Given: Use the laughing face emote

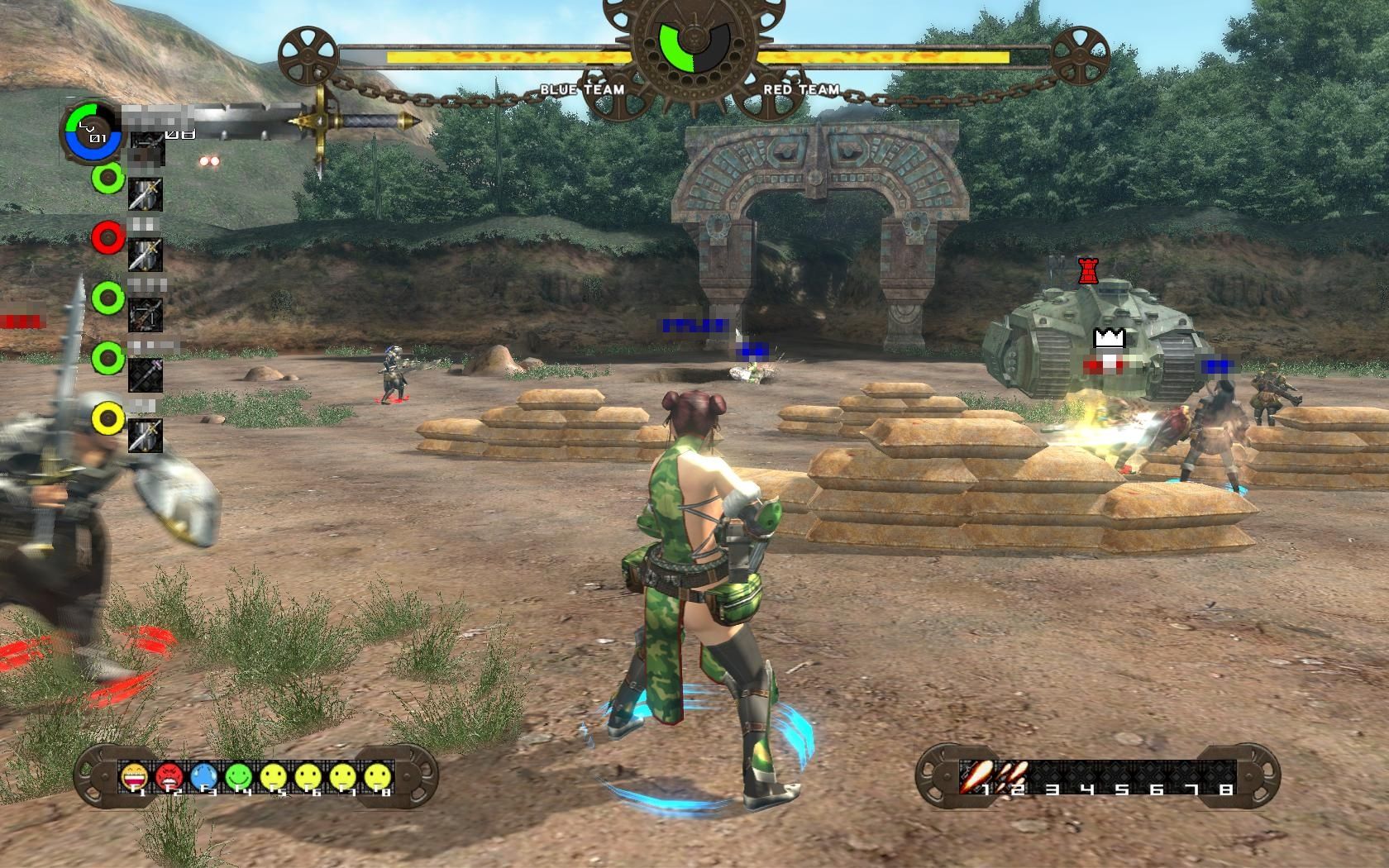Looking at the screenshot, I should [134, 776].
